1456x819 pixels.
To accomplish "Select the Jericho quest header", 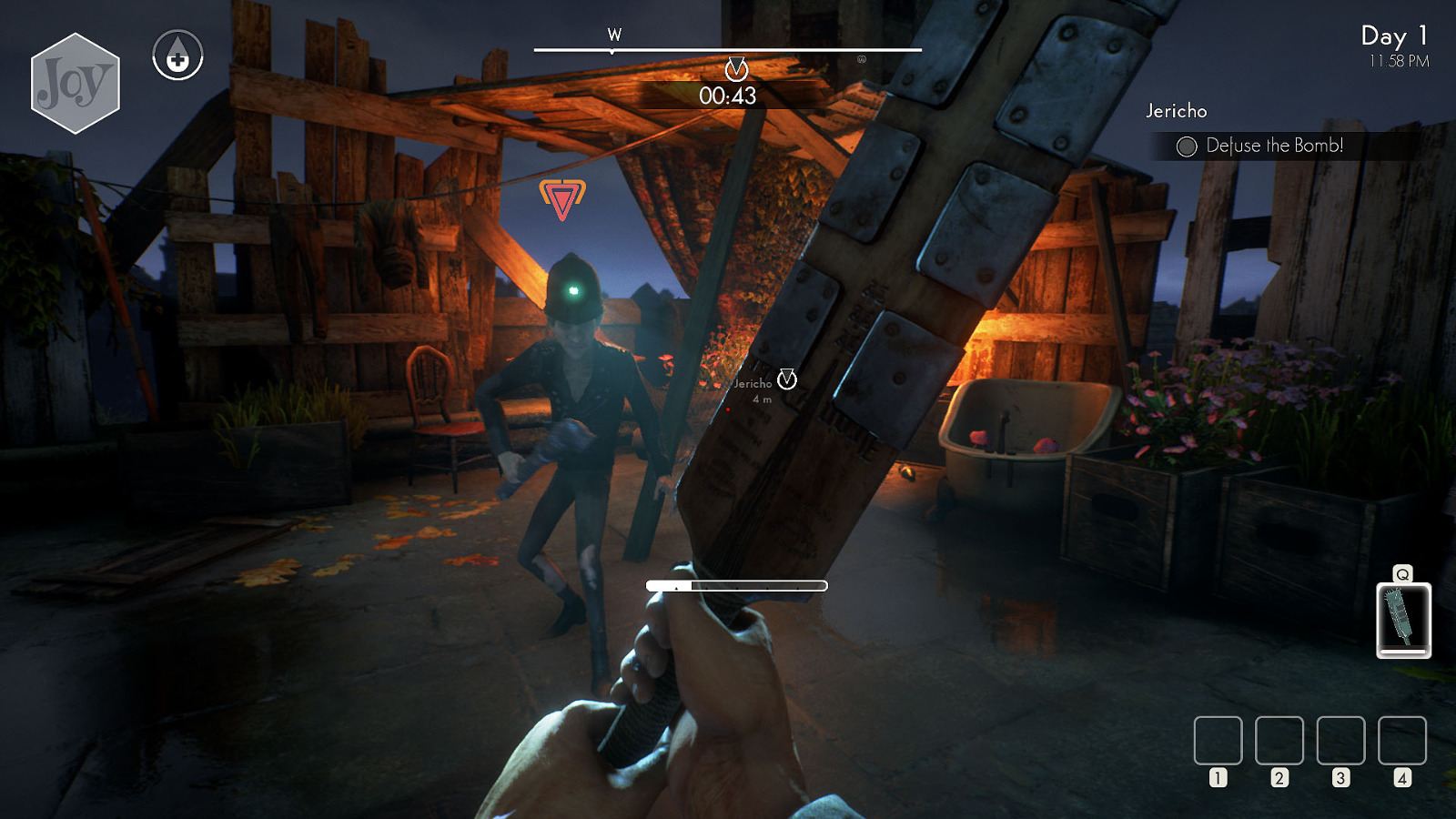I will (1176, 111).
